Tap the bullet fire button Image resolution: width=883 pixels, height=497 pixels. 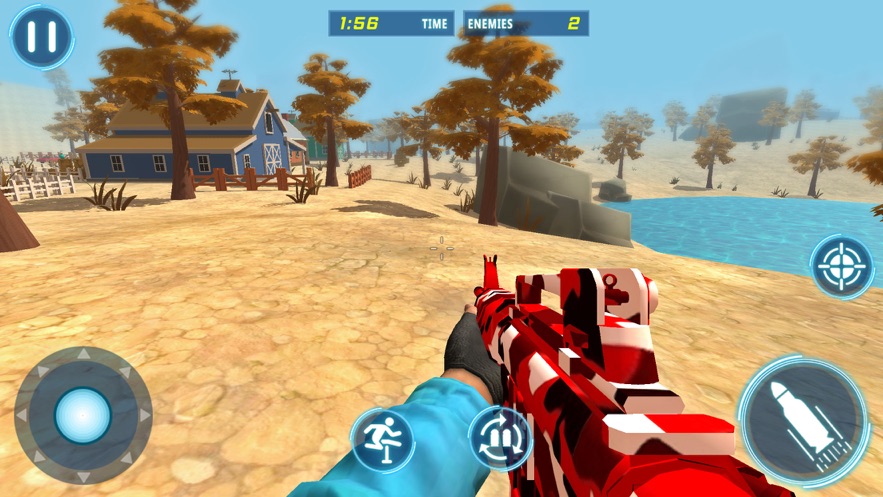(x=803, y=419)
